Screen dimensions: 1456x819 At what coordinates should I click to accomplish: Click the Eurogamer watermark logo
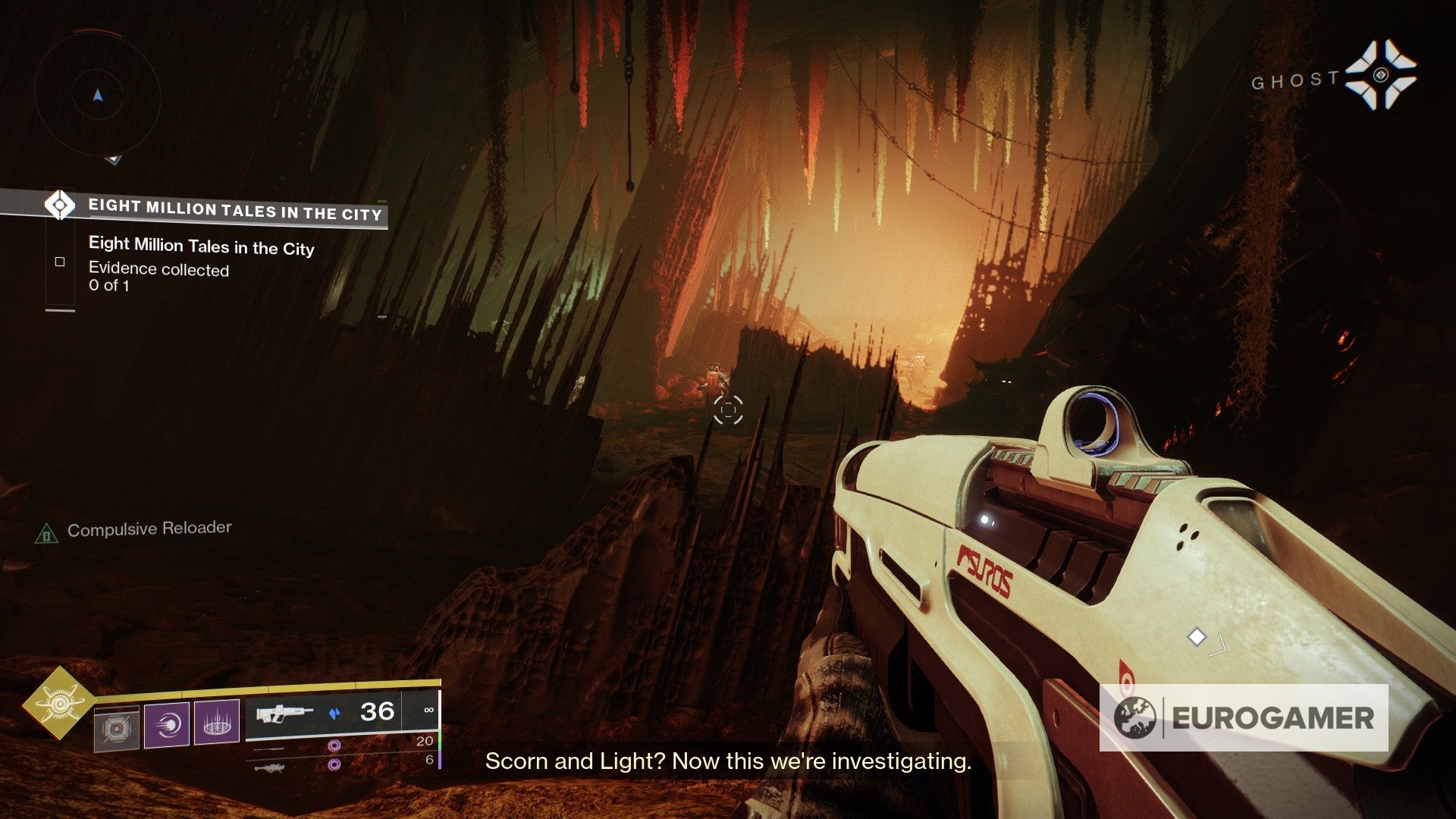(x=1244, y=718)
